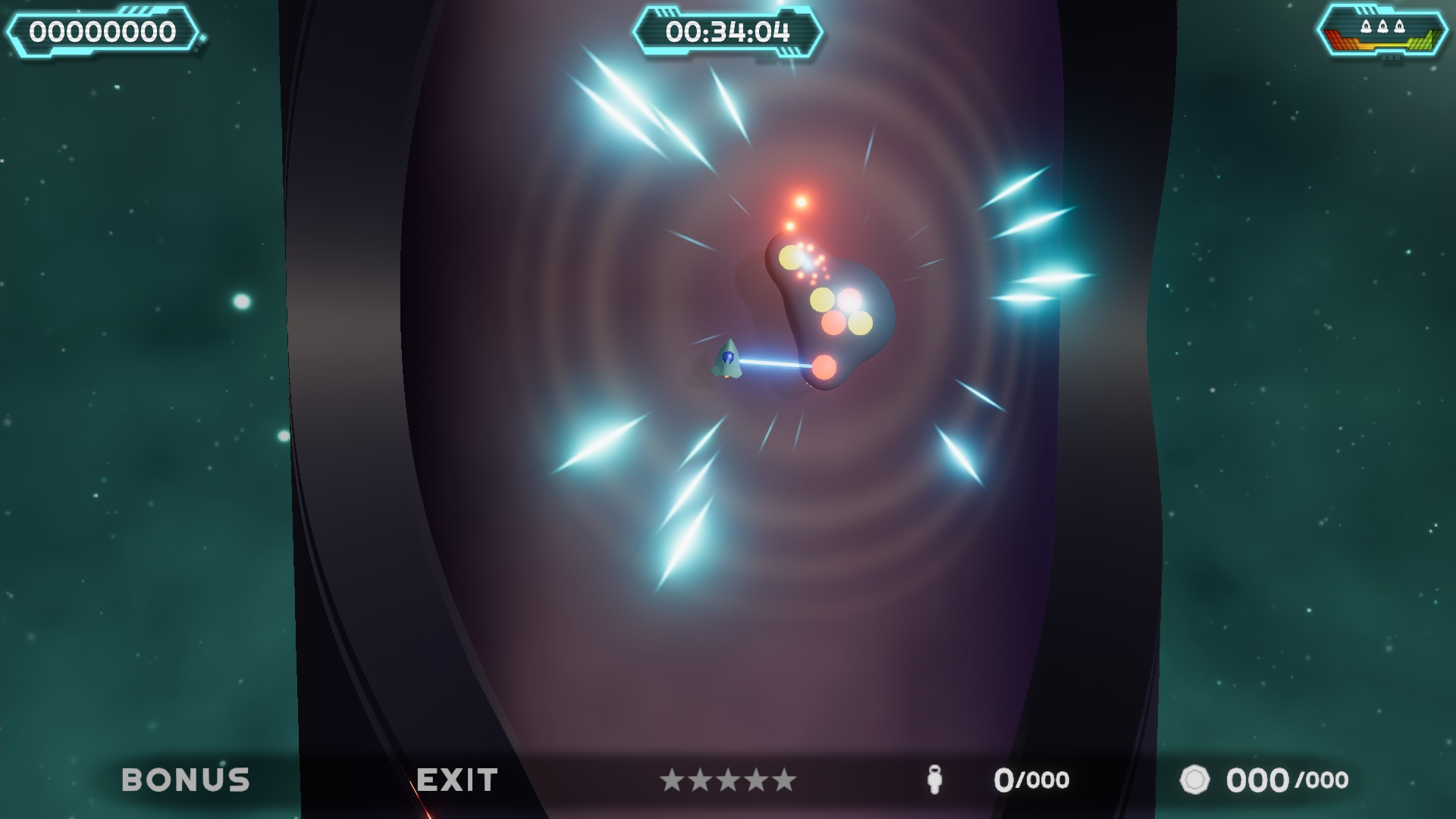Click the third rocket icon in the lives indicator

1400,26
